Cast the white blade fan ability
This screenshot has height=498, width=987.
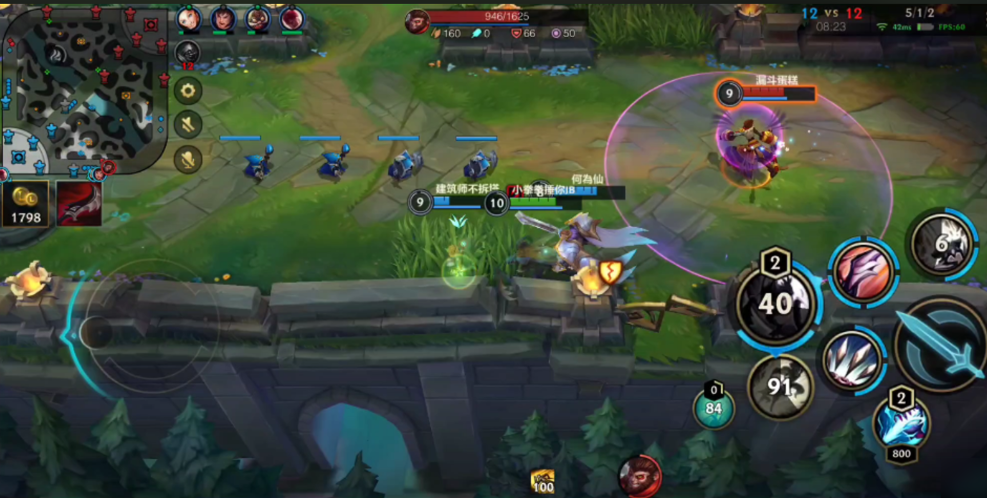point(853,359)
